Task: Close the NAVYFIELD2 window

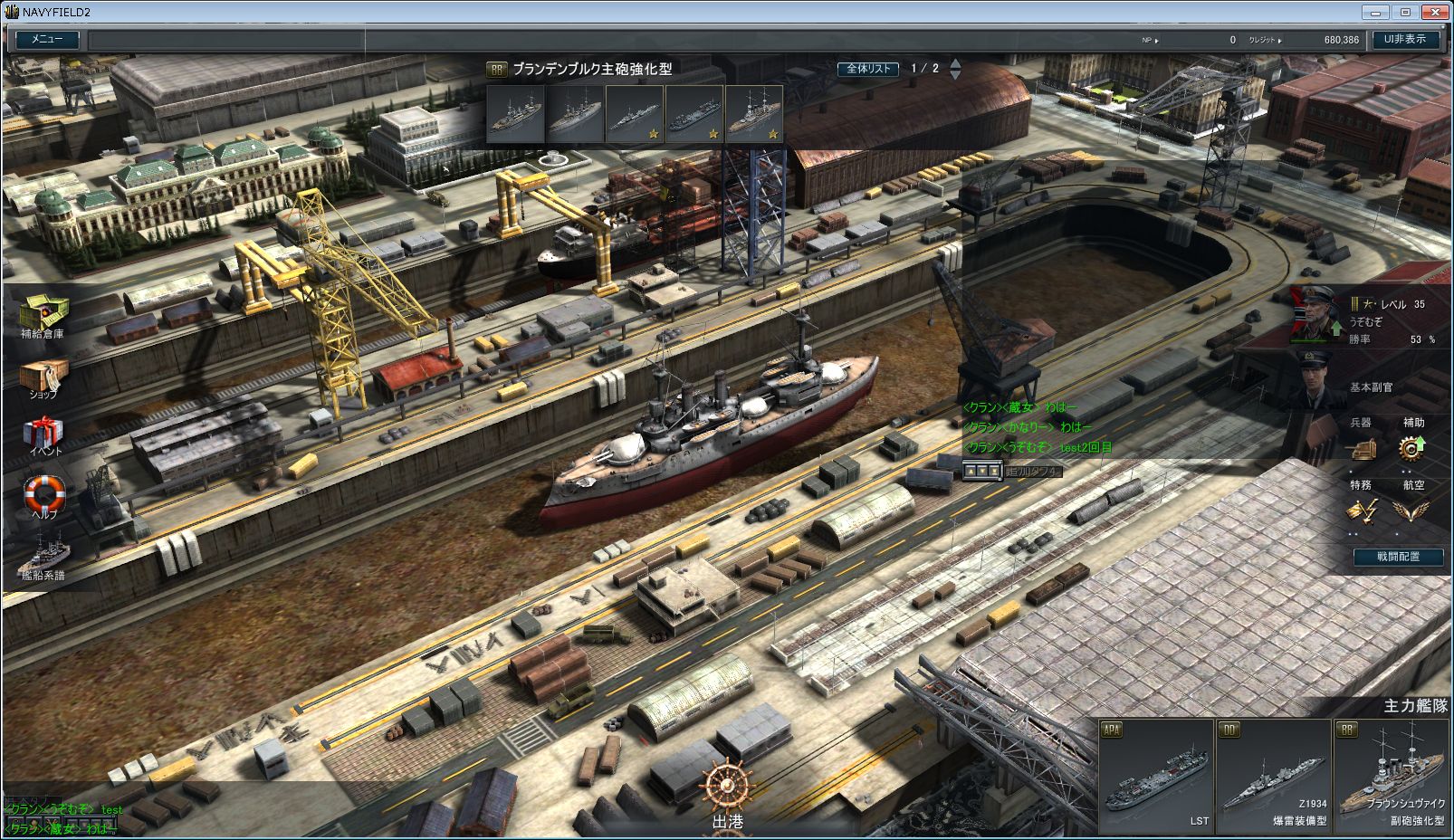Action: point(1434,12)
